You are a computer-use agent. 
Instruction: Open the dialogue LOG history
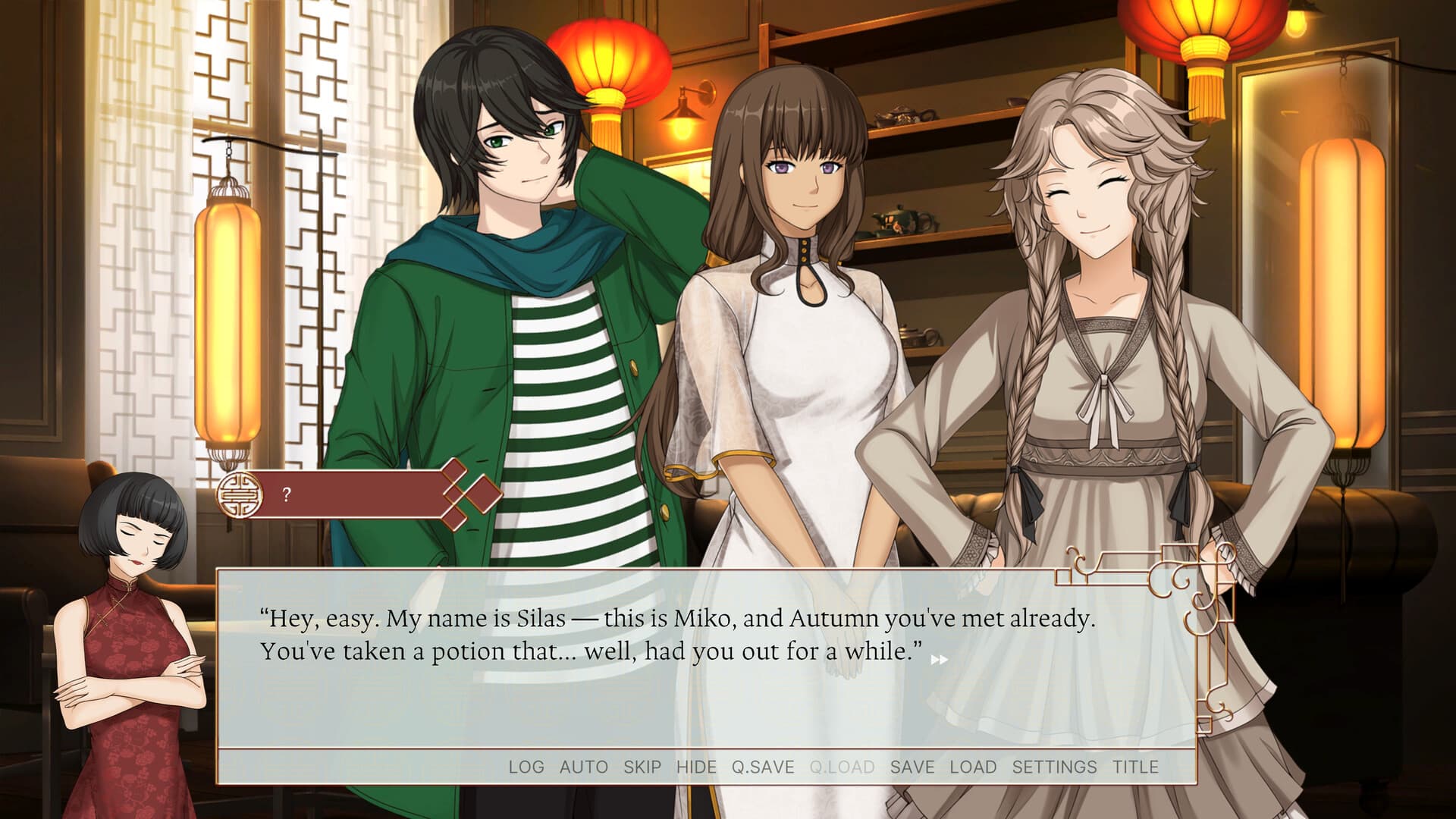click(529, 767)
